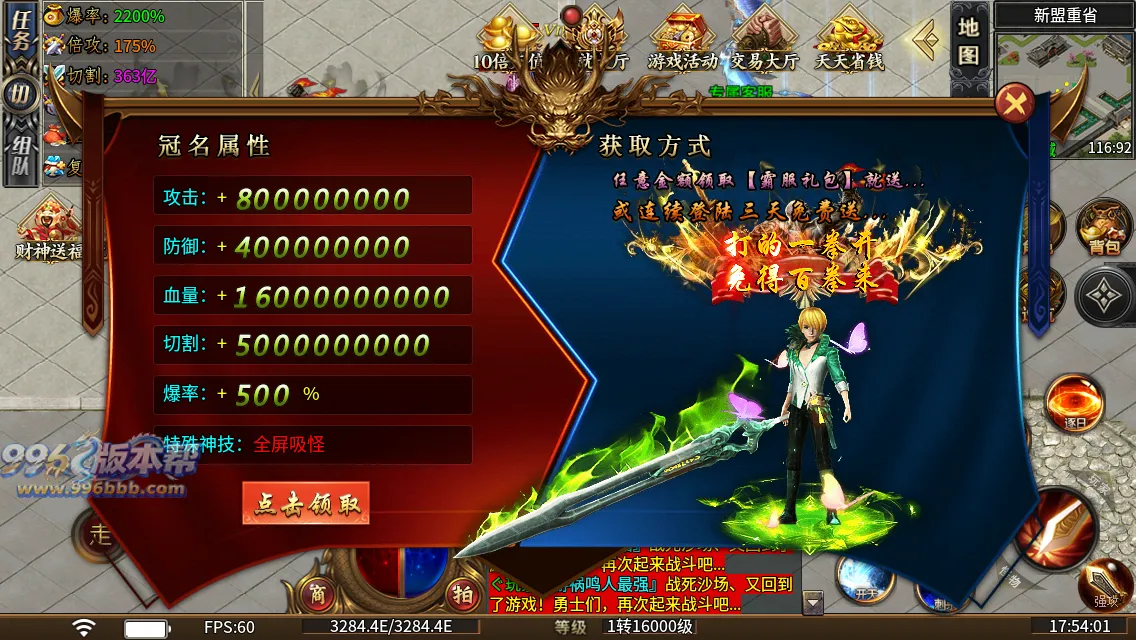This screenshot has height=640, width=1136.
Task: Open the 背包 backpack
Action: pyautogui.click(x=1104, y=229)
